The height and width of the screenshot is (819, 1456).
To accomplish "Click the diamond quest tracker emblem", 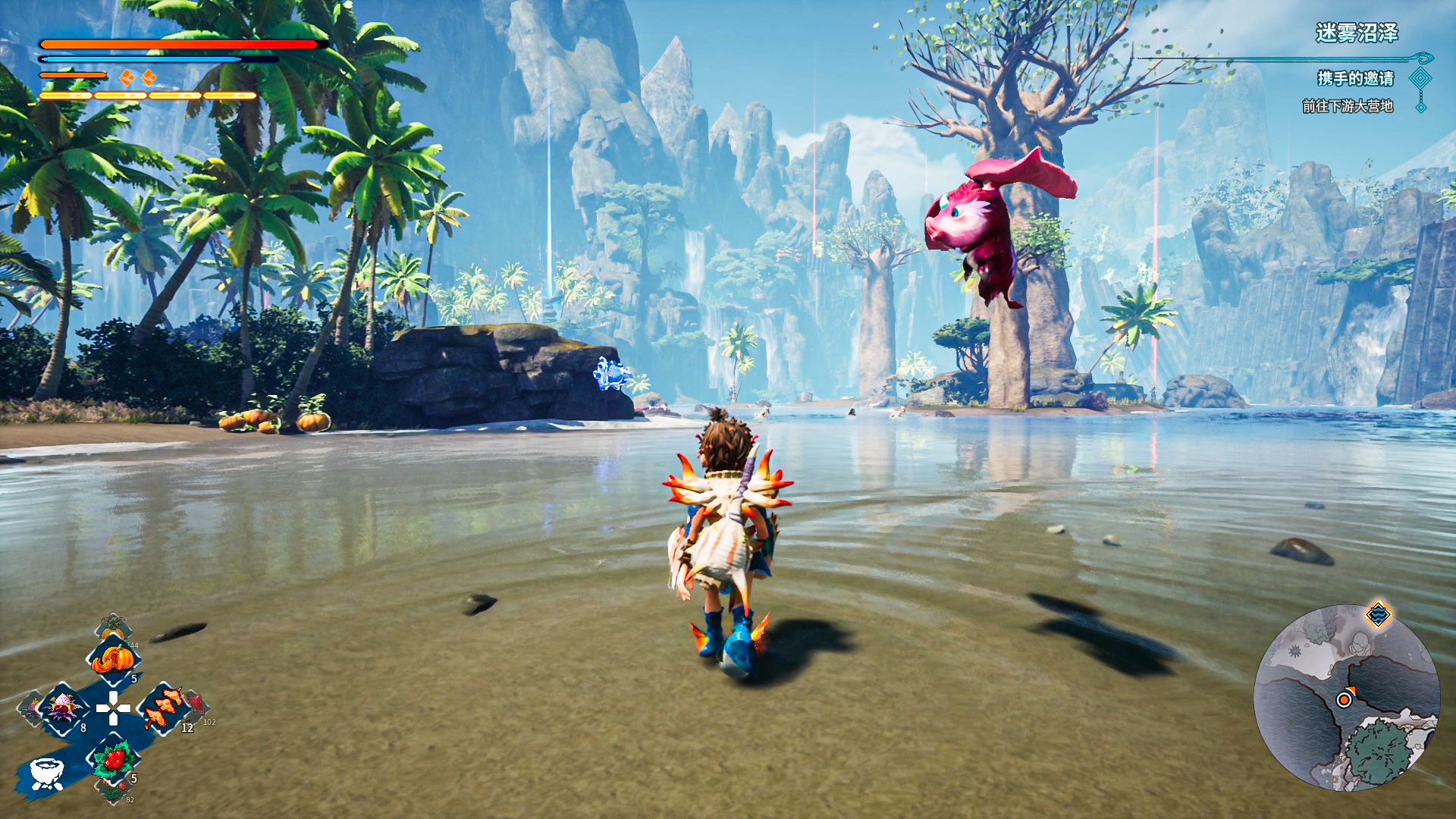I will tap(1420, 79).
